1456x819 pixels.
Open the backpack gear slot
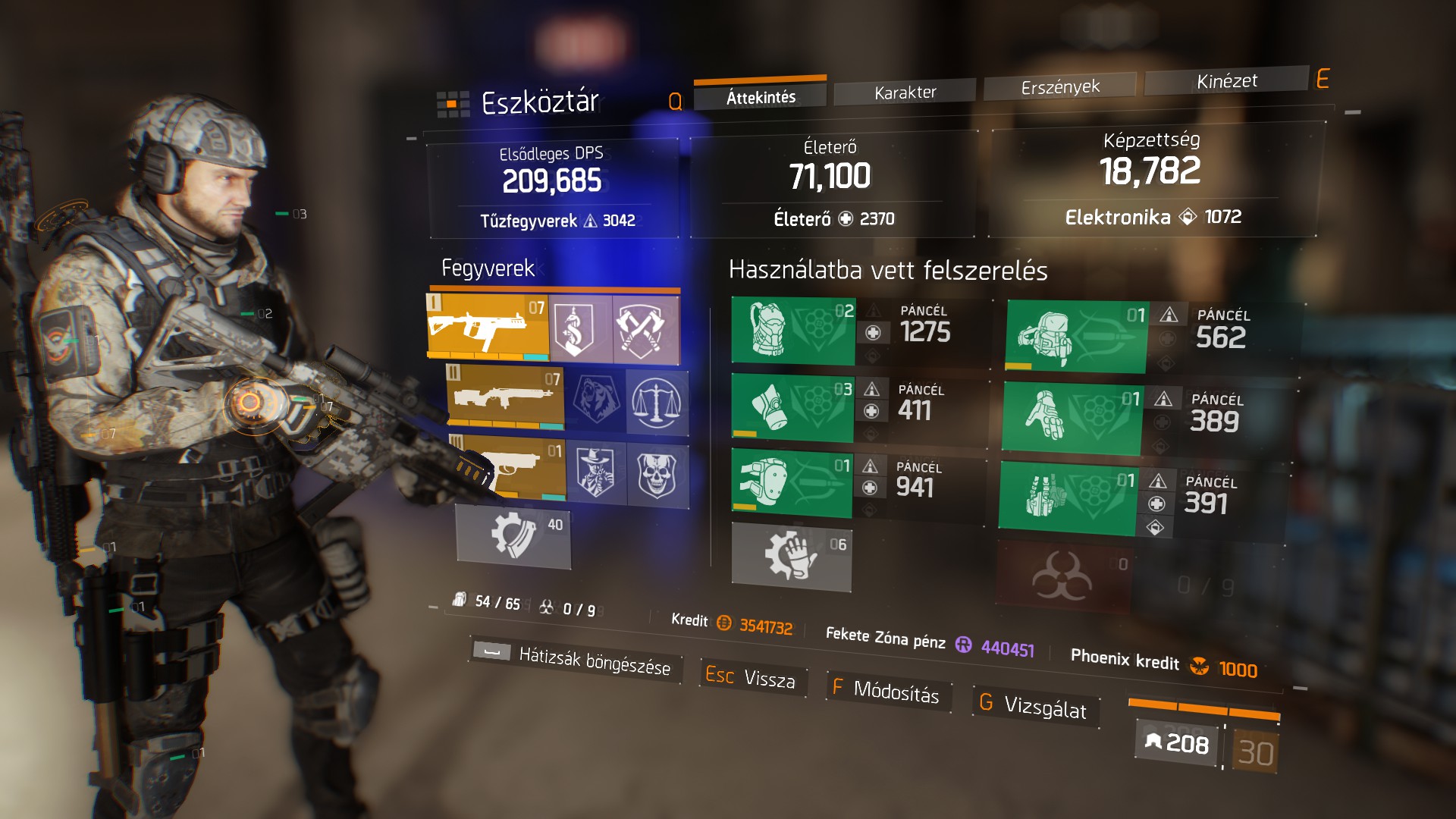pyautogui.click(x=1075, y=335)
